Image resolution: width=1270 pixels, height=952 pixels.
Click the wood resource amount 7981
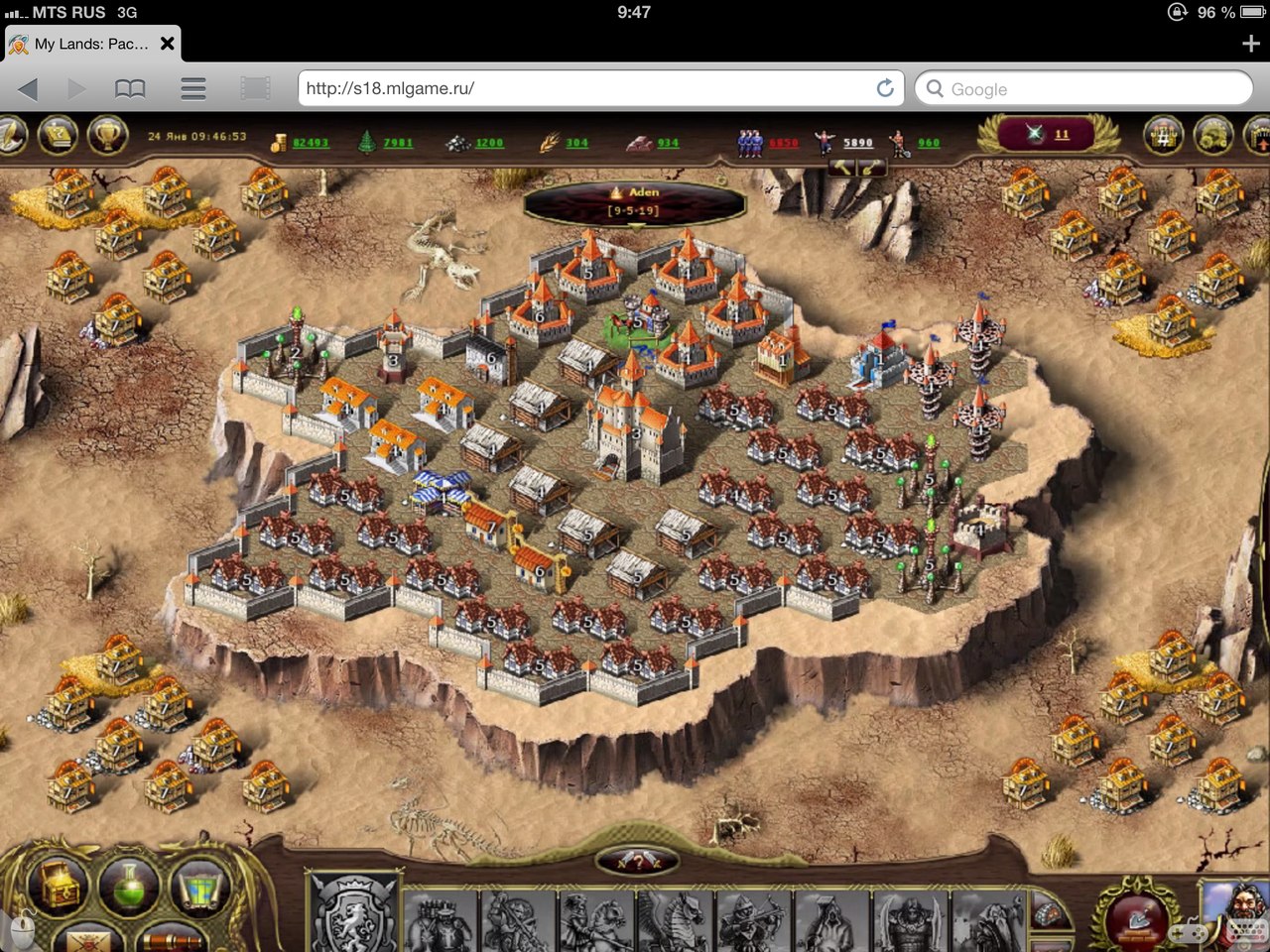tap(398, 143)
